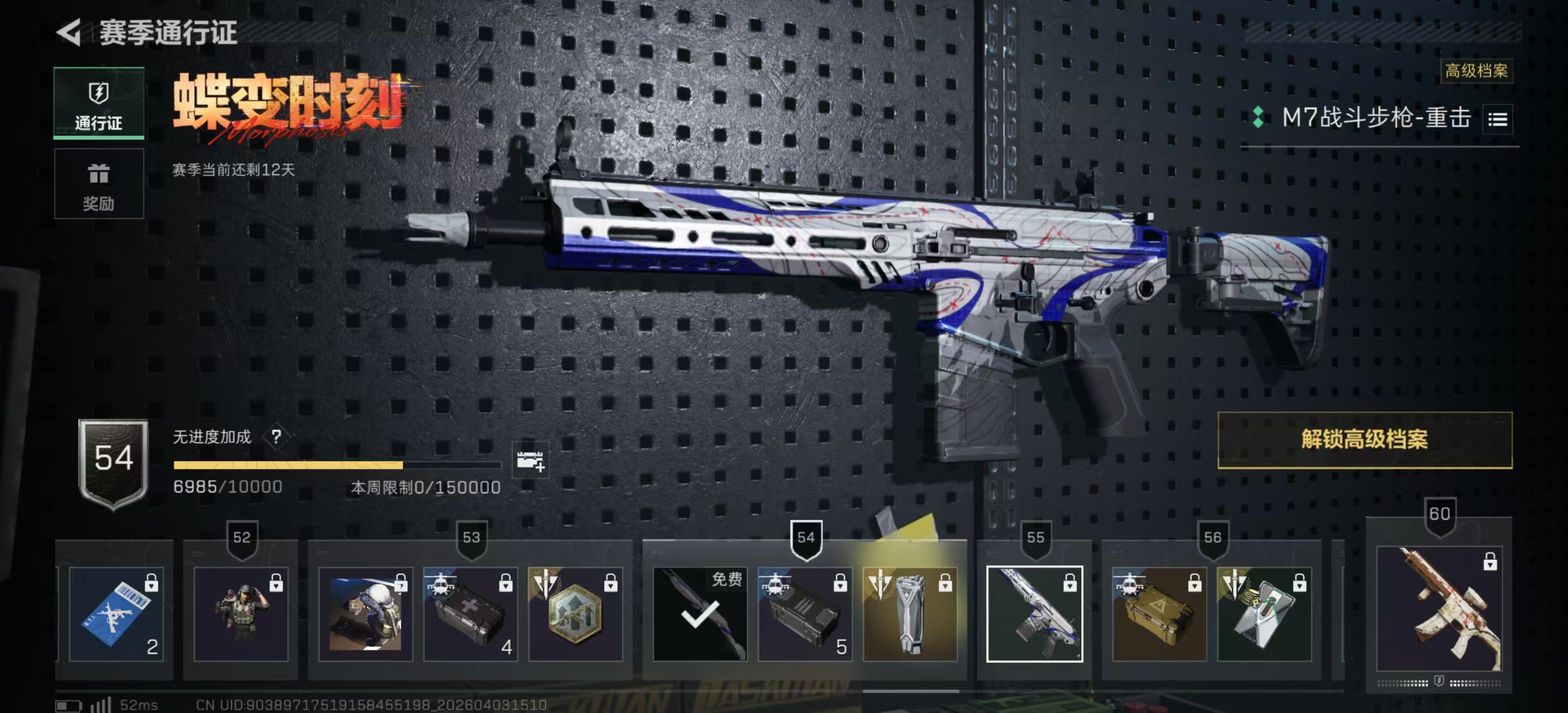Unlock premium pass with 解锁高级档案 button
Screen dimensions: 1568x713
point(1364,439)
